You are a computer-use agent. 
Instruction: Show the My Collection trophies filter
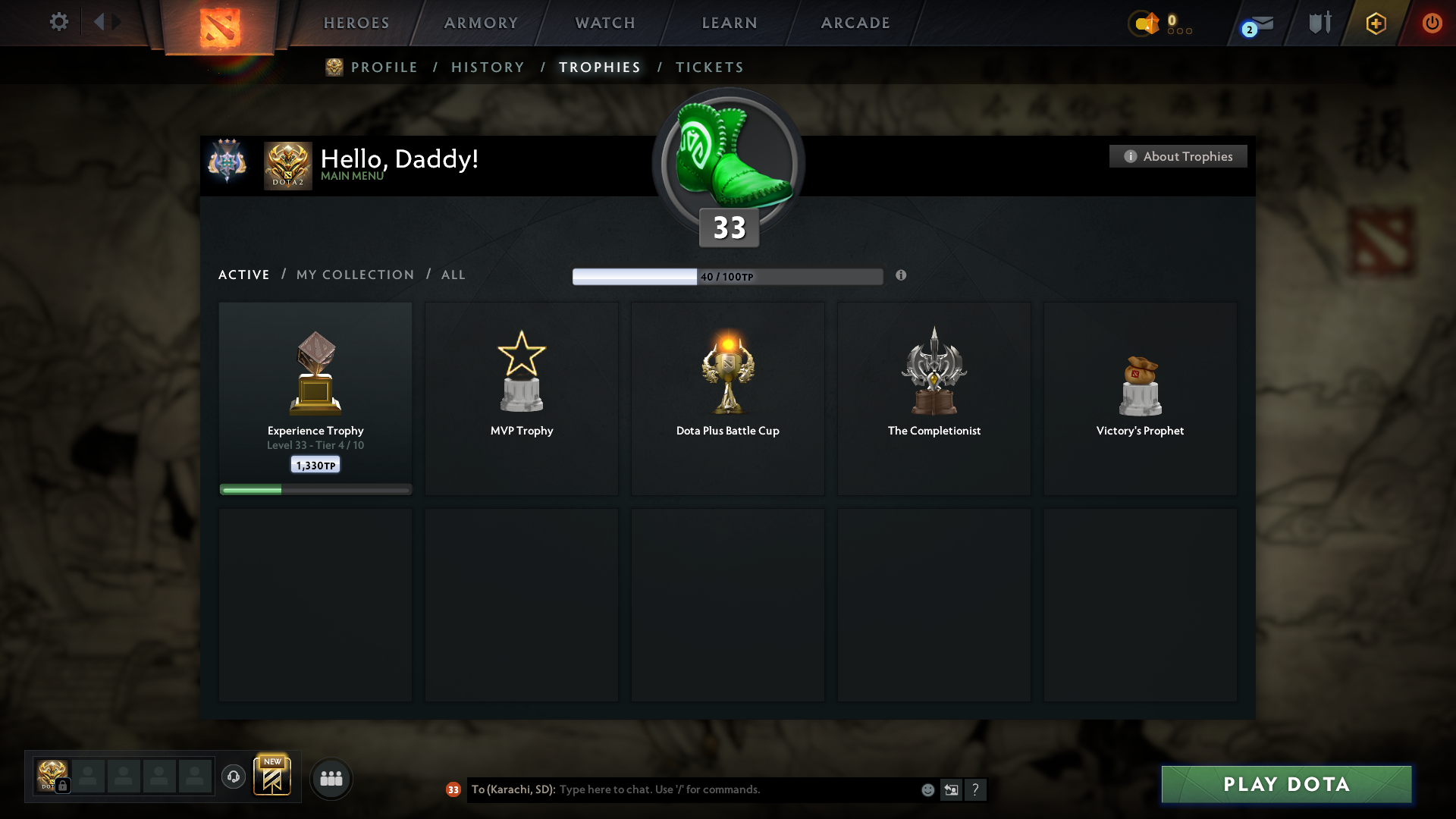coord(355,275)
